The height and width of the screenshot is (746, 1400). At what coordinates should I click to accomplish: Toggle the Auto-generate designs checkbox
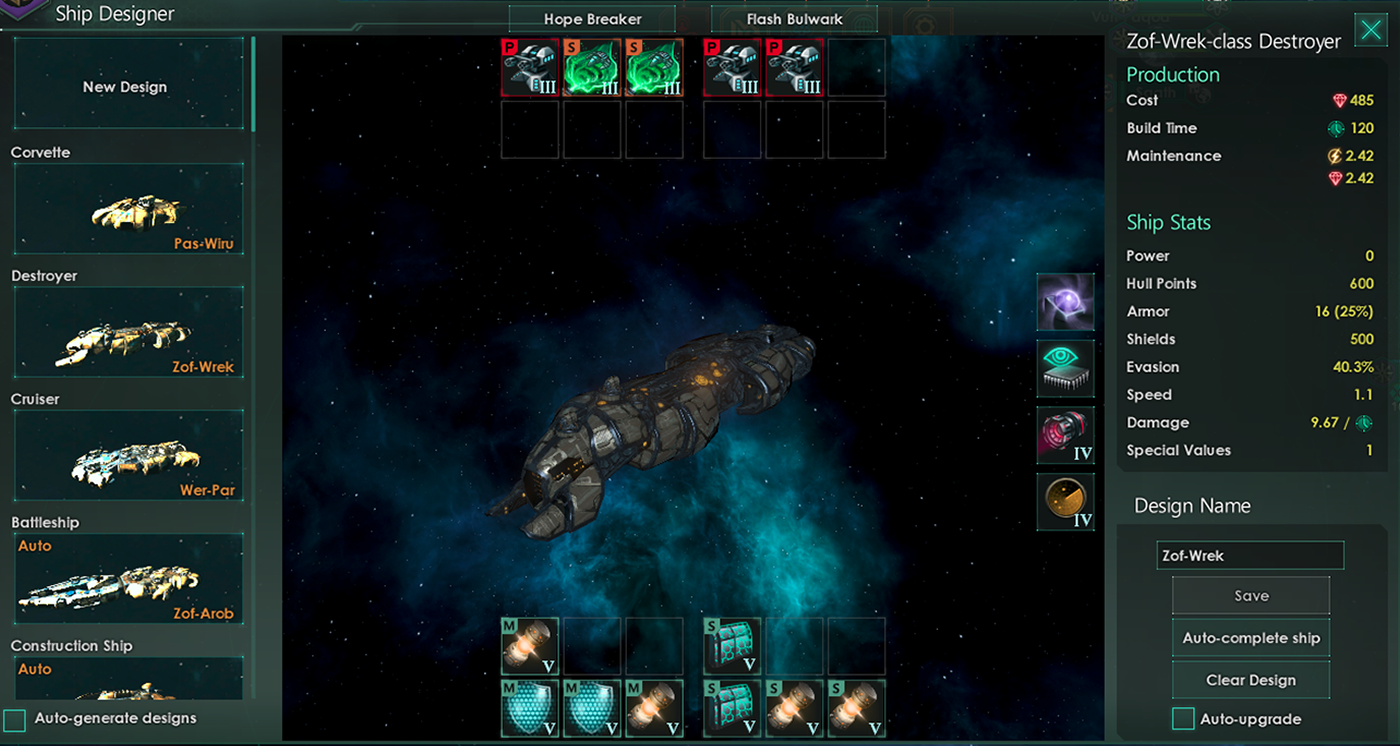tap(15, 719)
